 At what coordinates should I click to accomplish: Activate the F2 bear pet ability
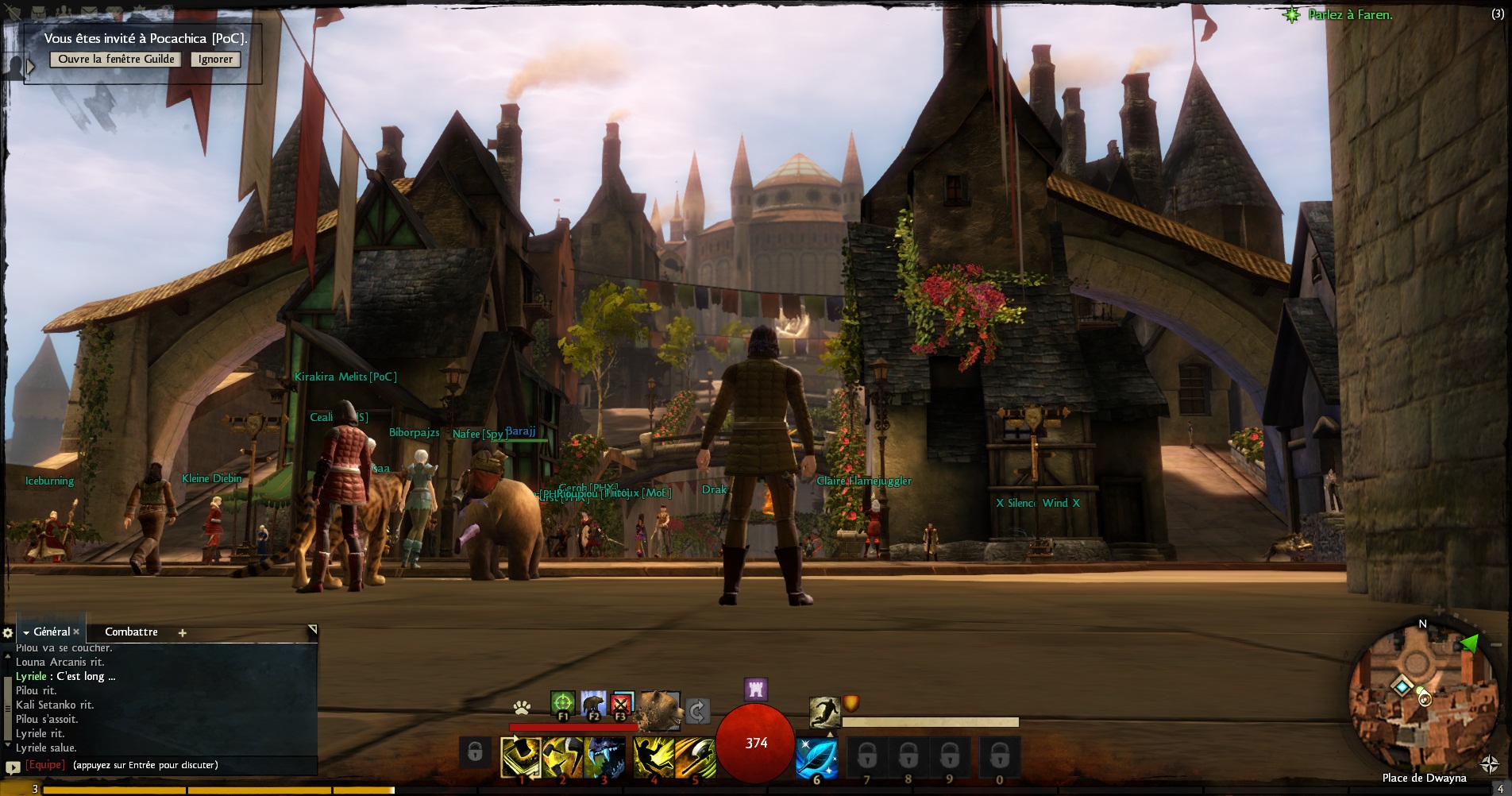click(x=592, y=703)
